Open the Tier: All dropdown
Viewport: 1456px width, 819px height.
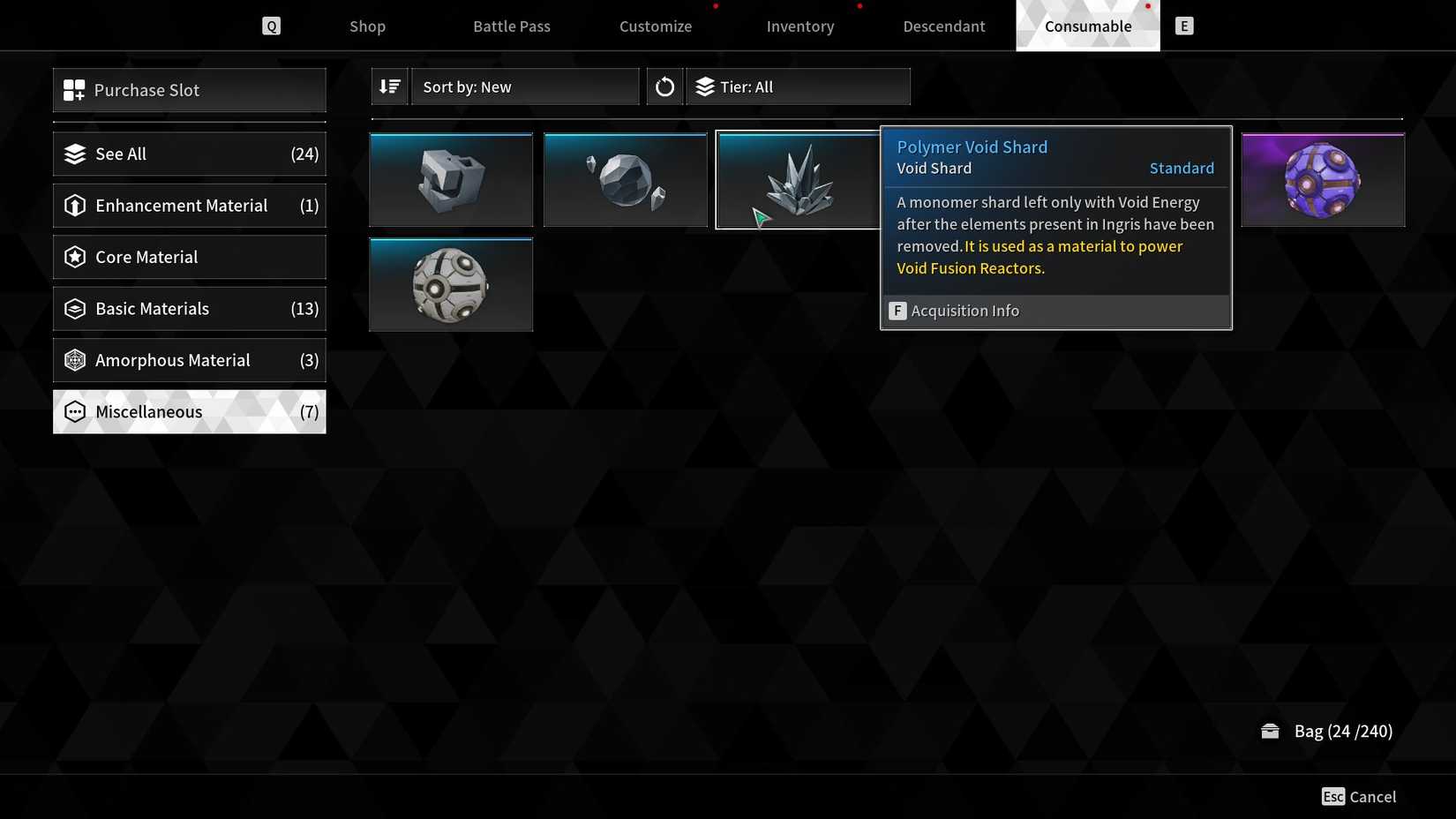tap(797, 86)
